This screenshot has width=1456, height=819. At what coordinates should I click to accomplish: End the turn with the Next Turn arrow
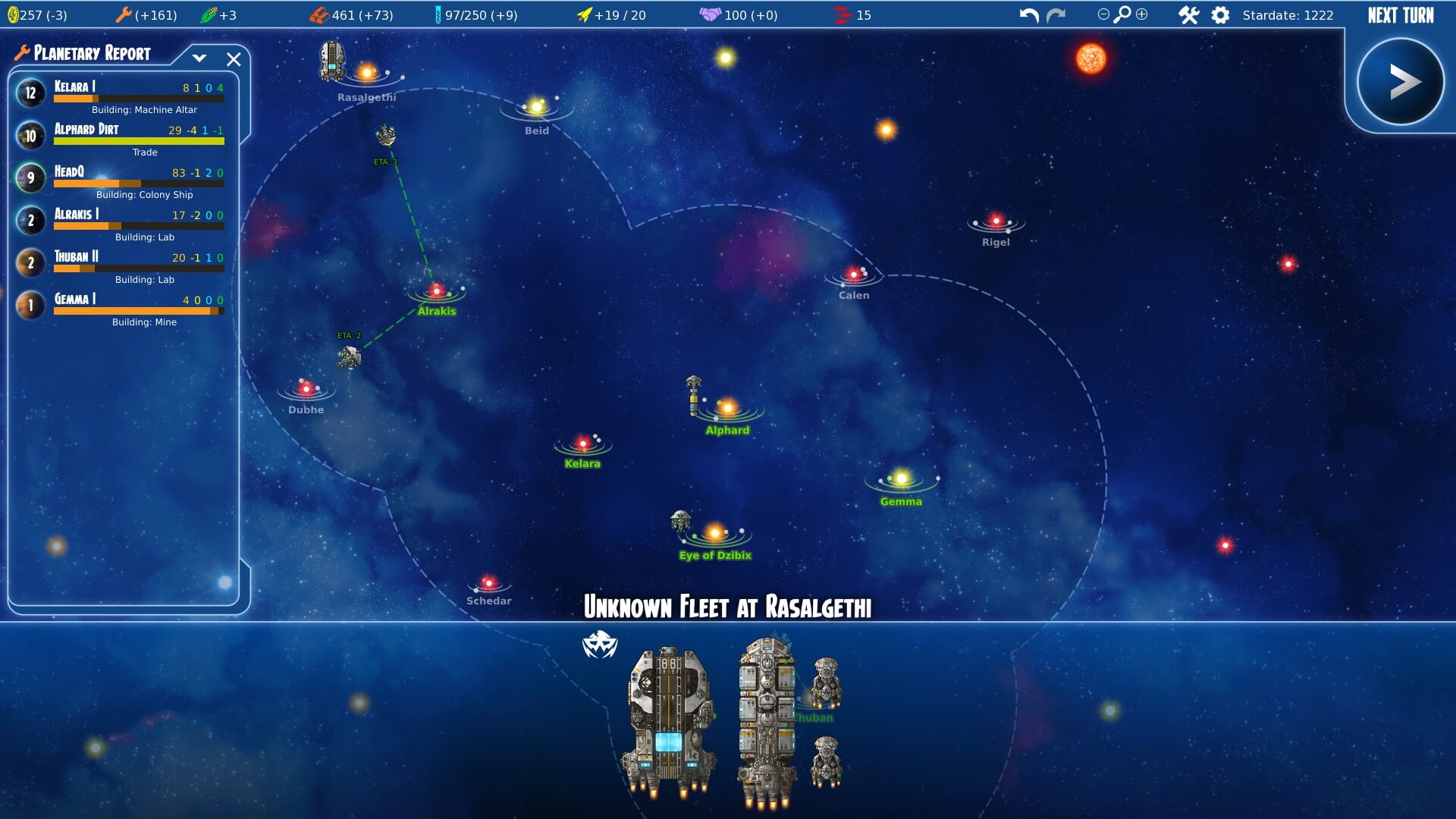(1400, 82)
